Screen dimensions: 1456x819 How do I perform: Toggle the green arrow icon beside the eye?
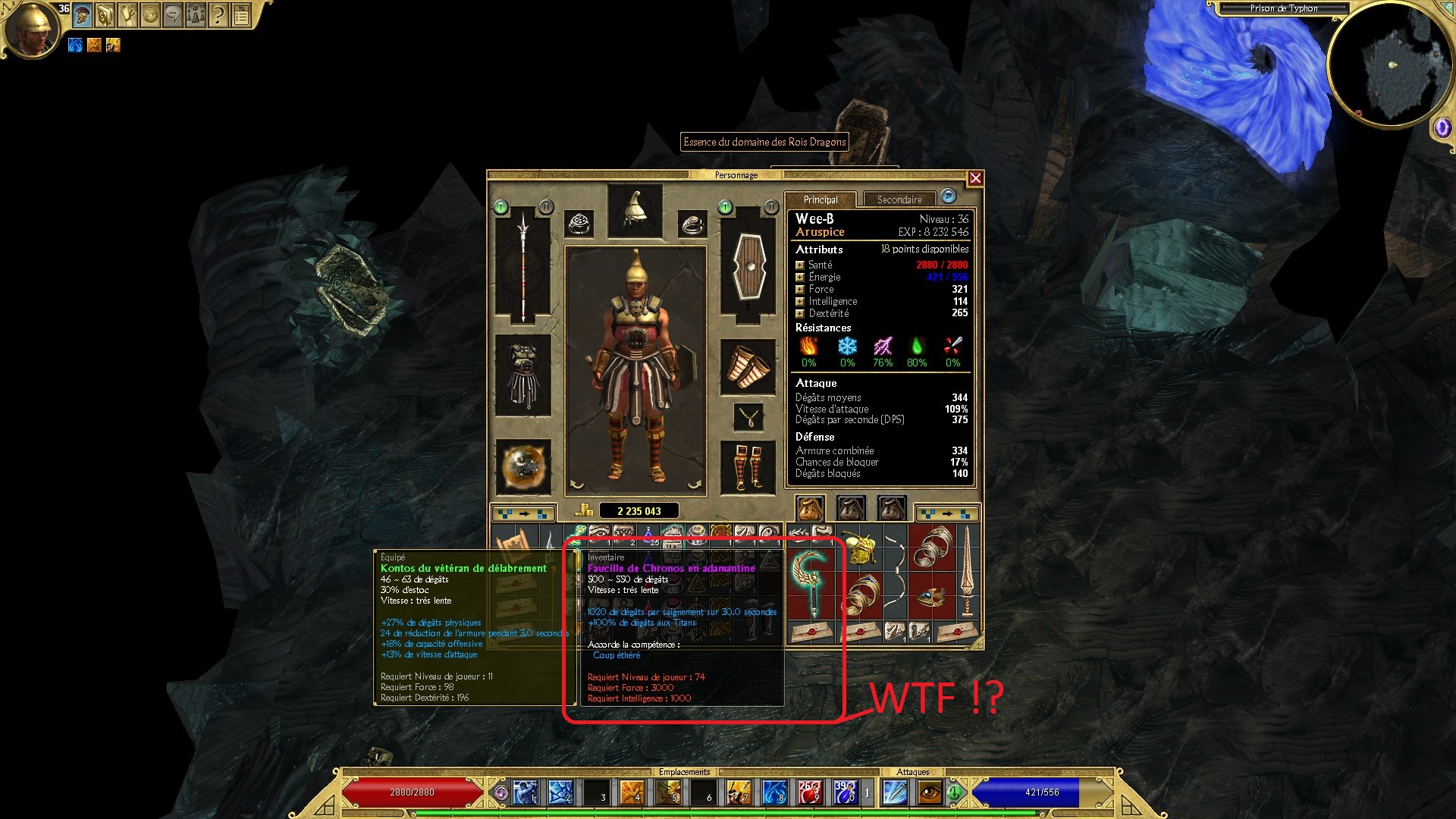click(955, 792)
